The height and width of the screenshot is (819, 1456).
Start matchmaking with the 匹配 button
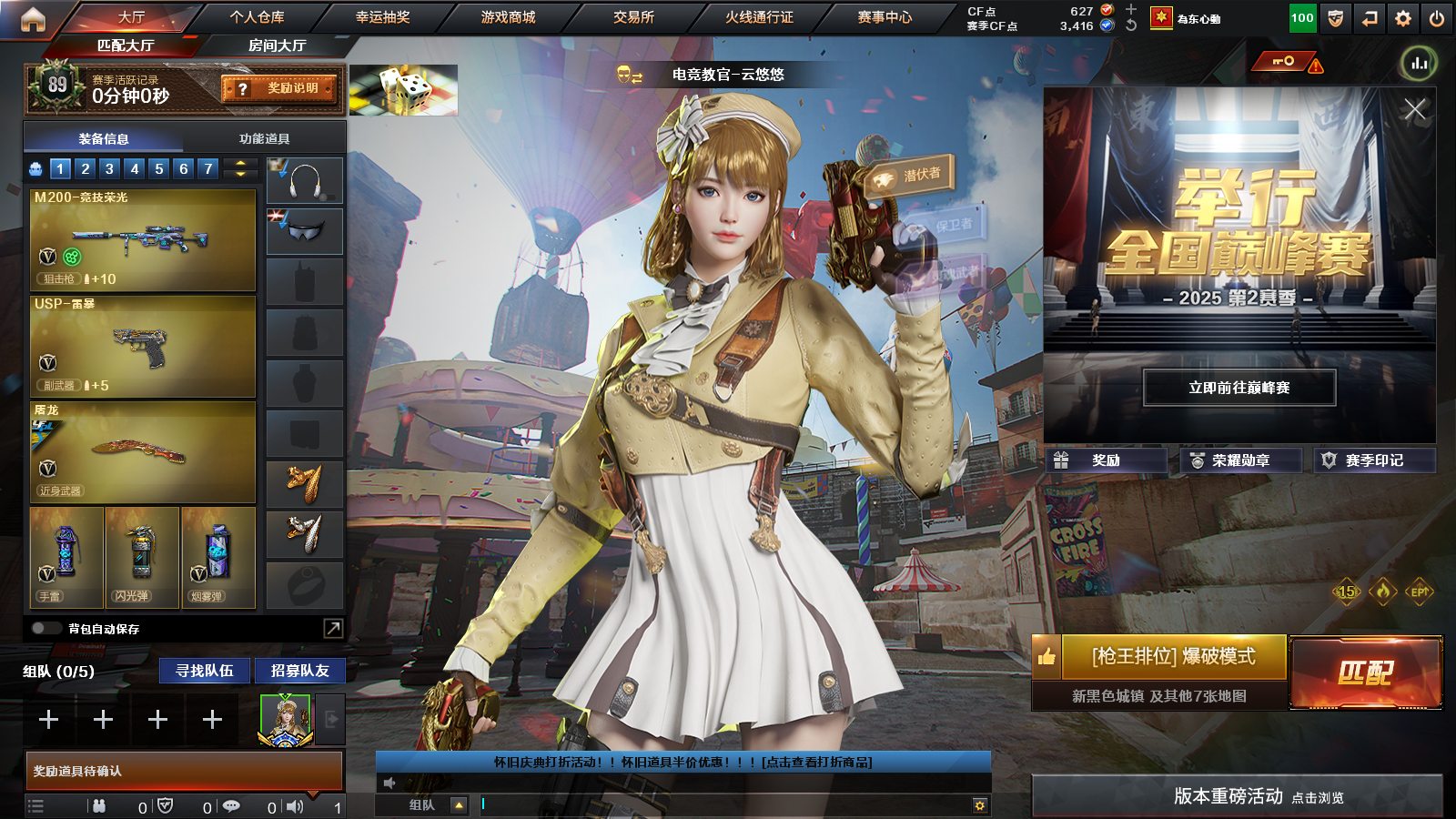[1366, 672]
